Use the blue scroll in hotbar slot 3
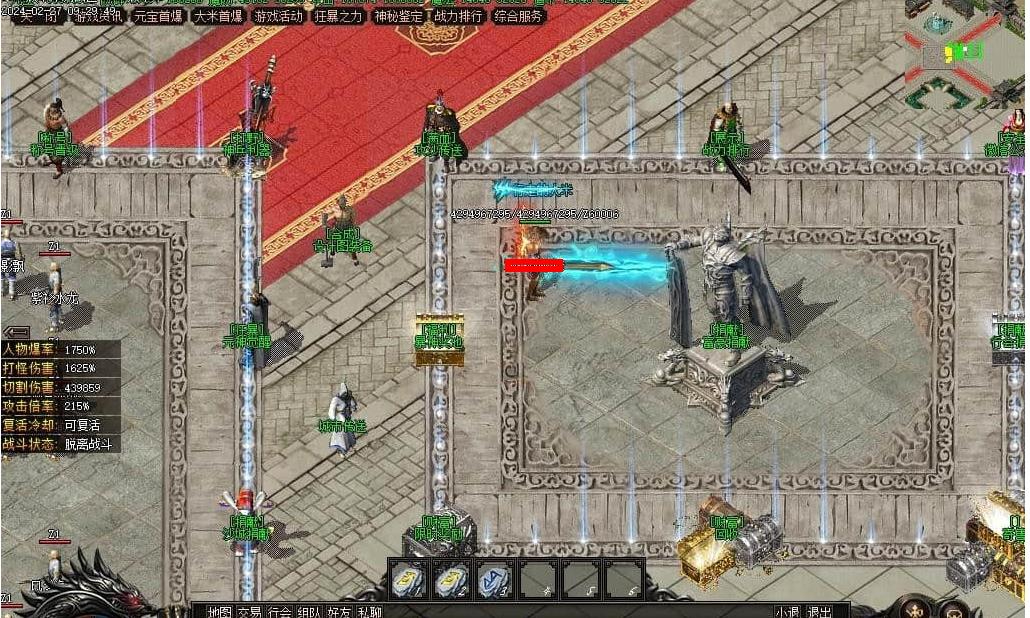This screenshot has height=618, width=1030. (494, 579)
